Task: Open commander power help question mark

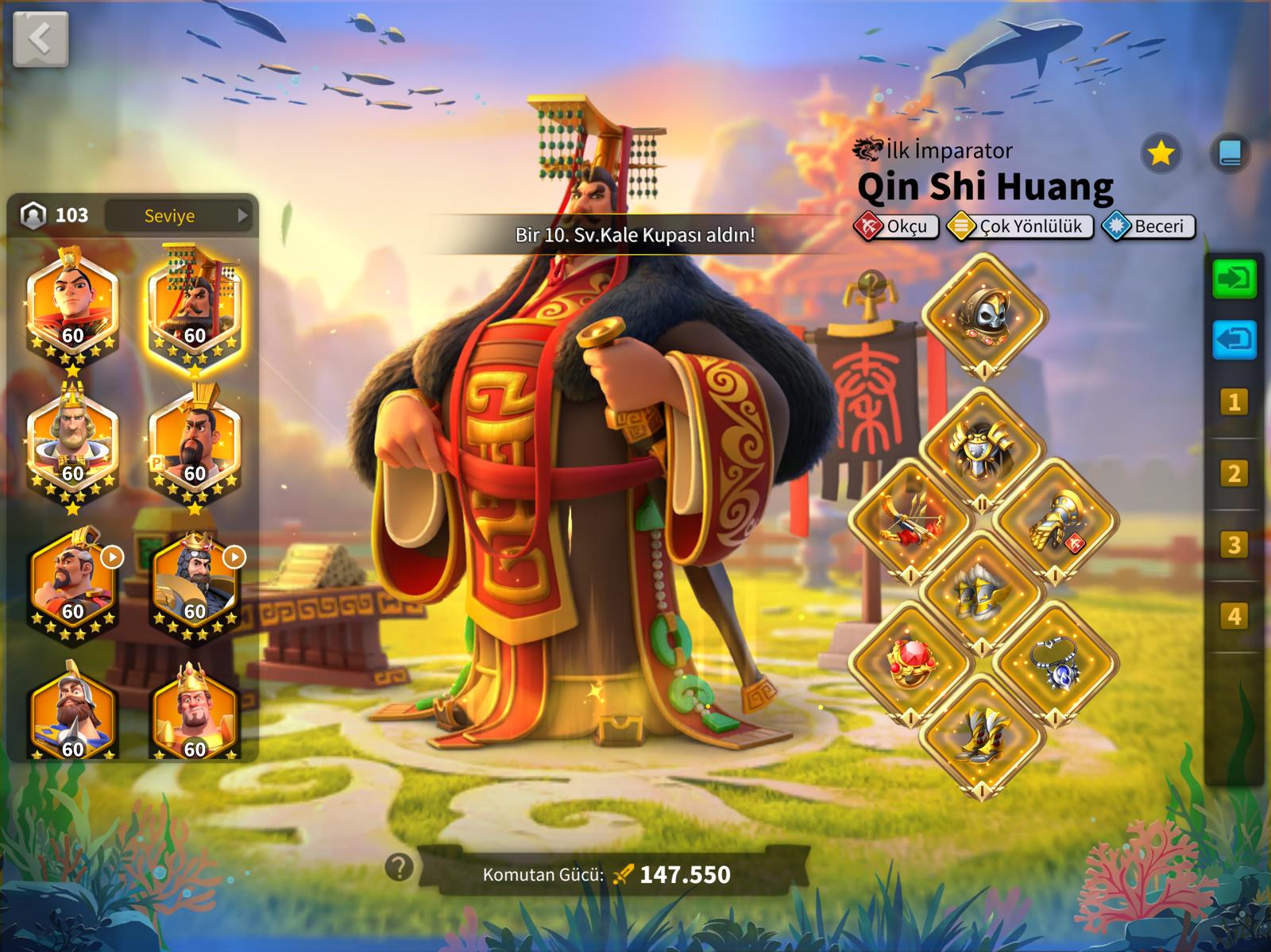Action: [x=399, y=867]
